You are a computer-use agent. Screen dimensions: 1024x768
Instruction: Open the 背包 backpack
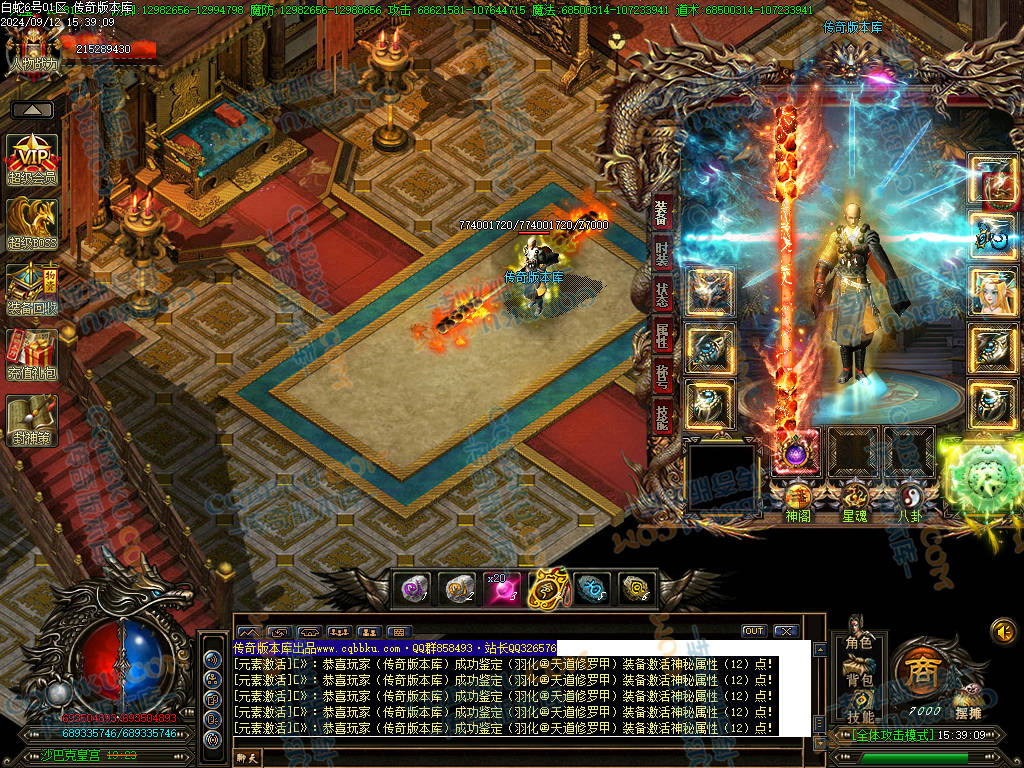tap(859, 678)
